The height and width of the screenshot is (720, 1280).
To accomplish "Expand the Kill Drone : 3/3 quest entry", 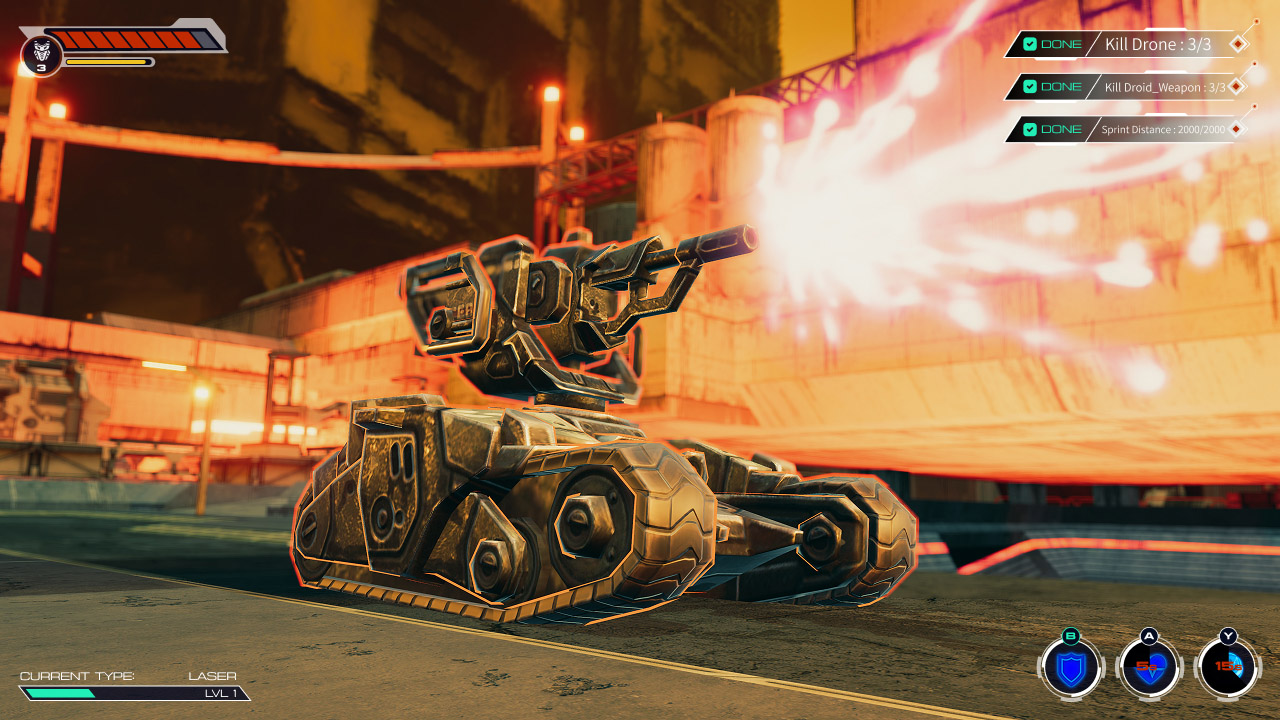I will tap(1160, 45).
